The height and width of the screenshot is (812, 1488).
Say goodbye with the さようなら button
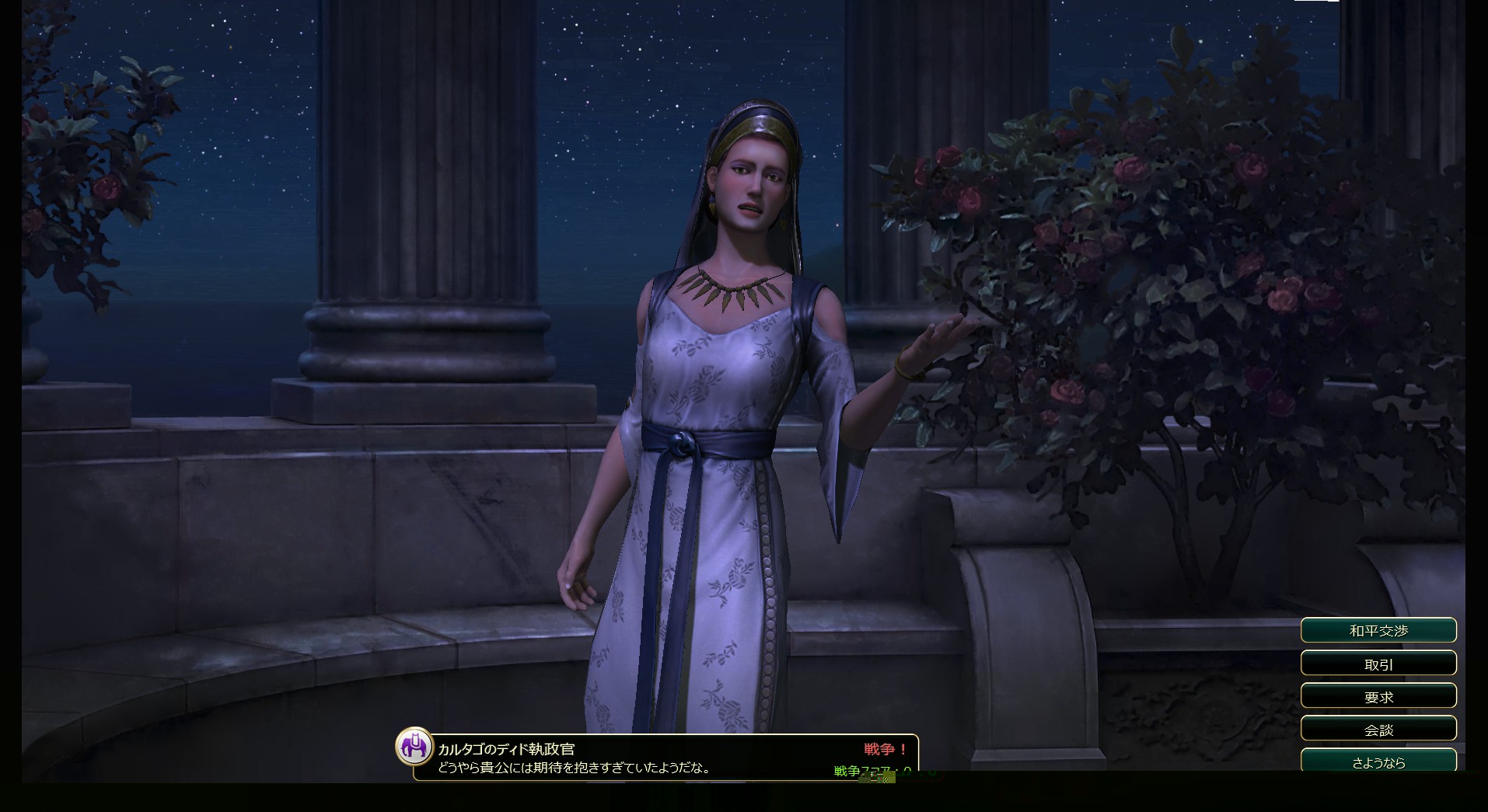click(x=1378, y=761)
